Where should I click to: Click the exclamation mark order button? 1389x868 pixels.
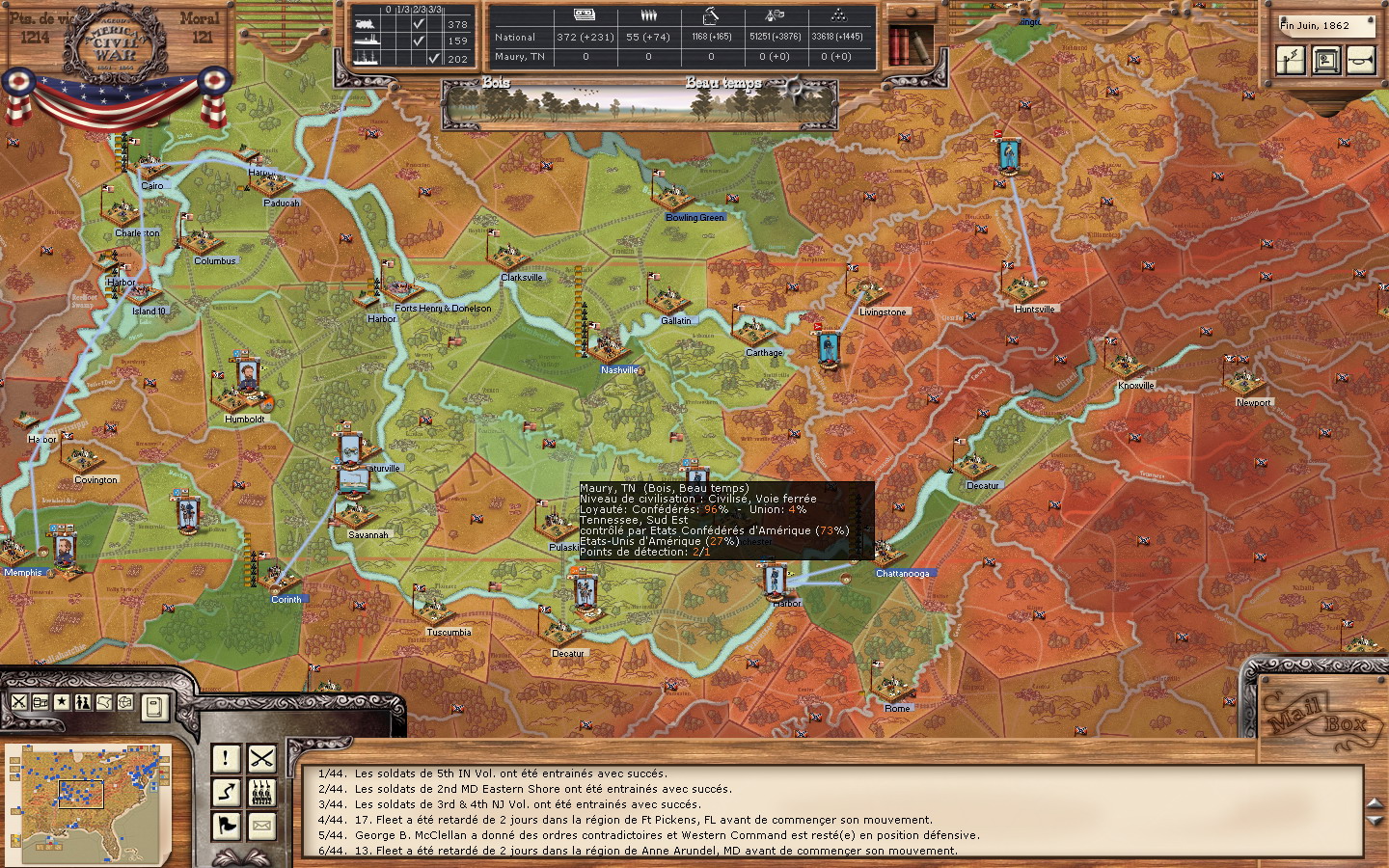coord(226,758)
